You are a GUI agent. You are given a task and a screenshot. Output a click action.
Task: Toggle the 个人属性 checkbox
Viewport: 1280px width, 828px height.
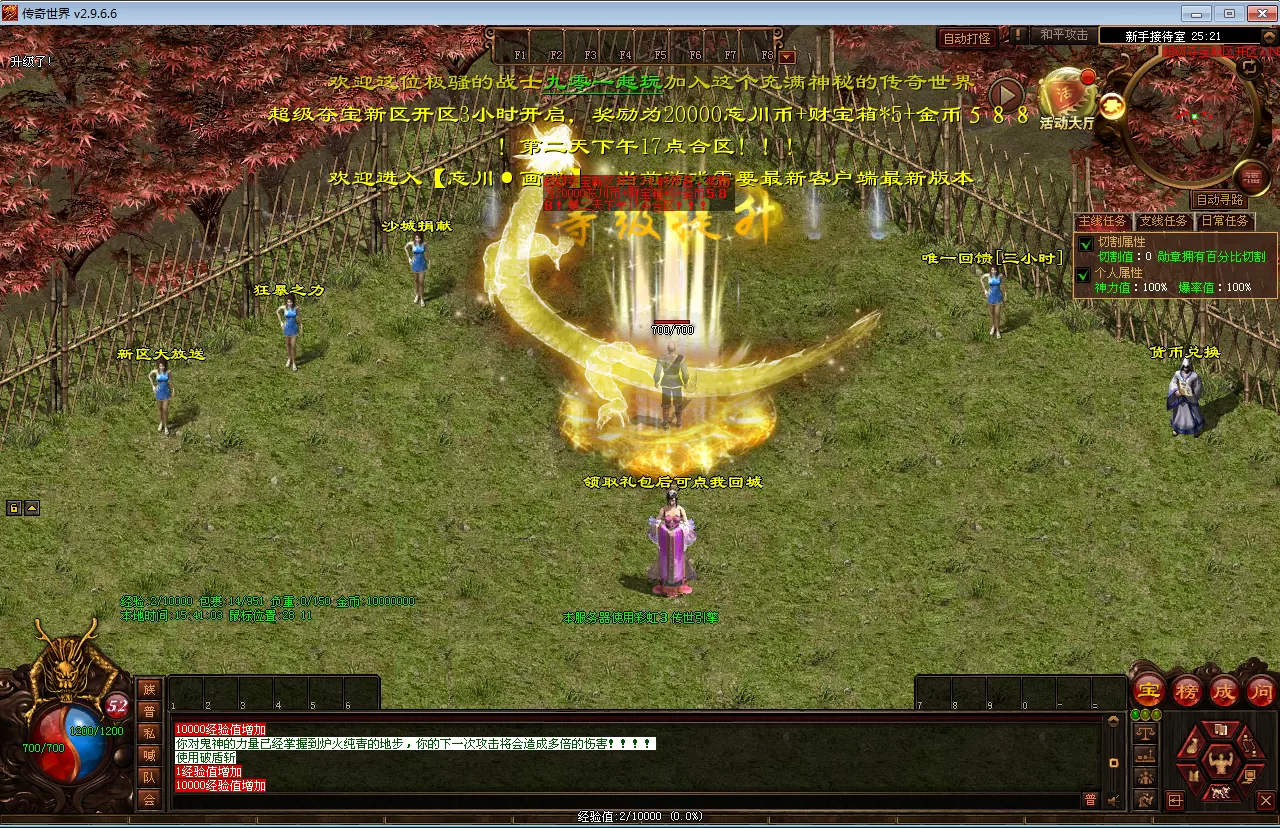pos(1085,274)
